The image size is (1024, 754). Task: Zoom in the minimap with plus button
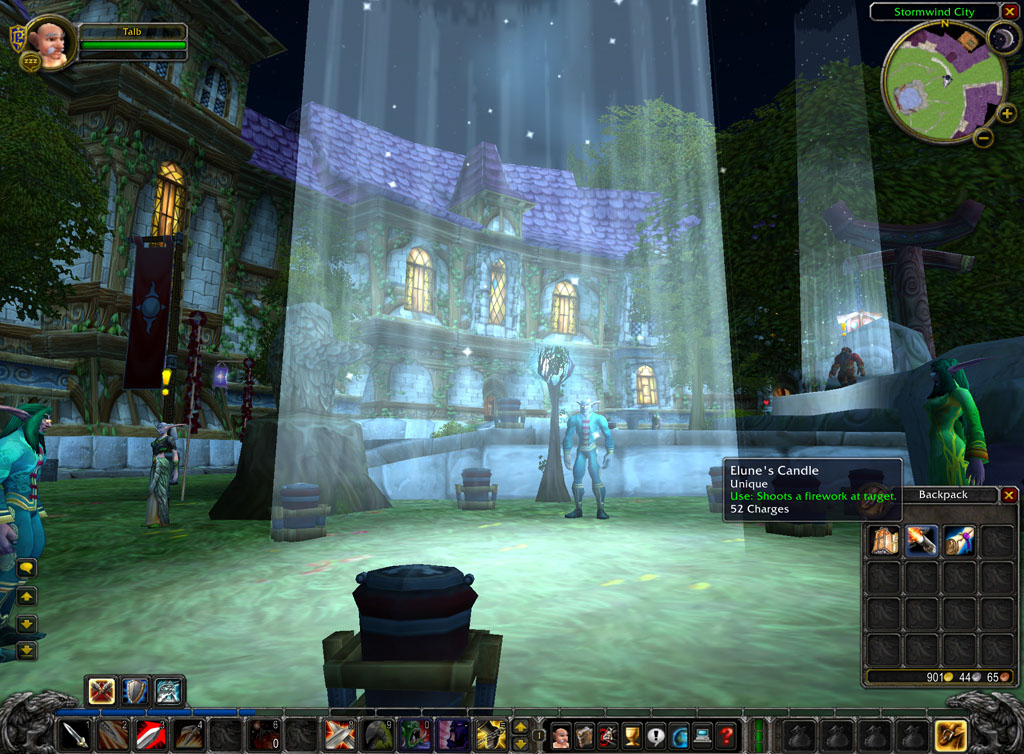[1007, 114]
